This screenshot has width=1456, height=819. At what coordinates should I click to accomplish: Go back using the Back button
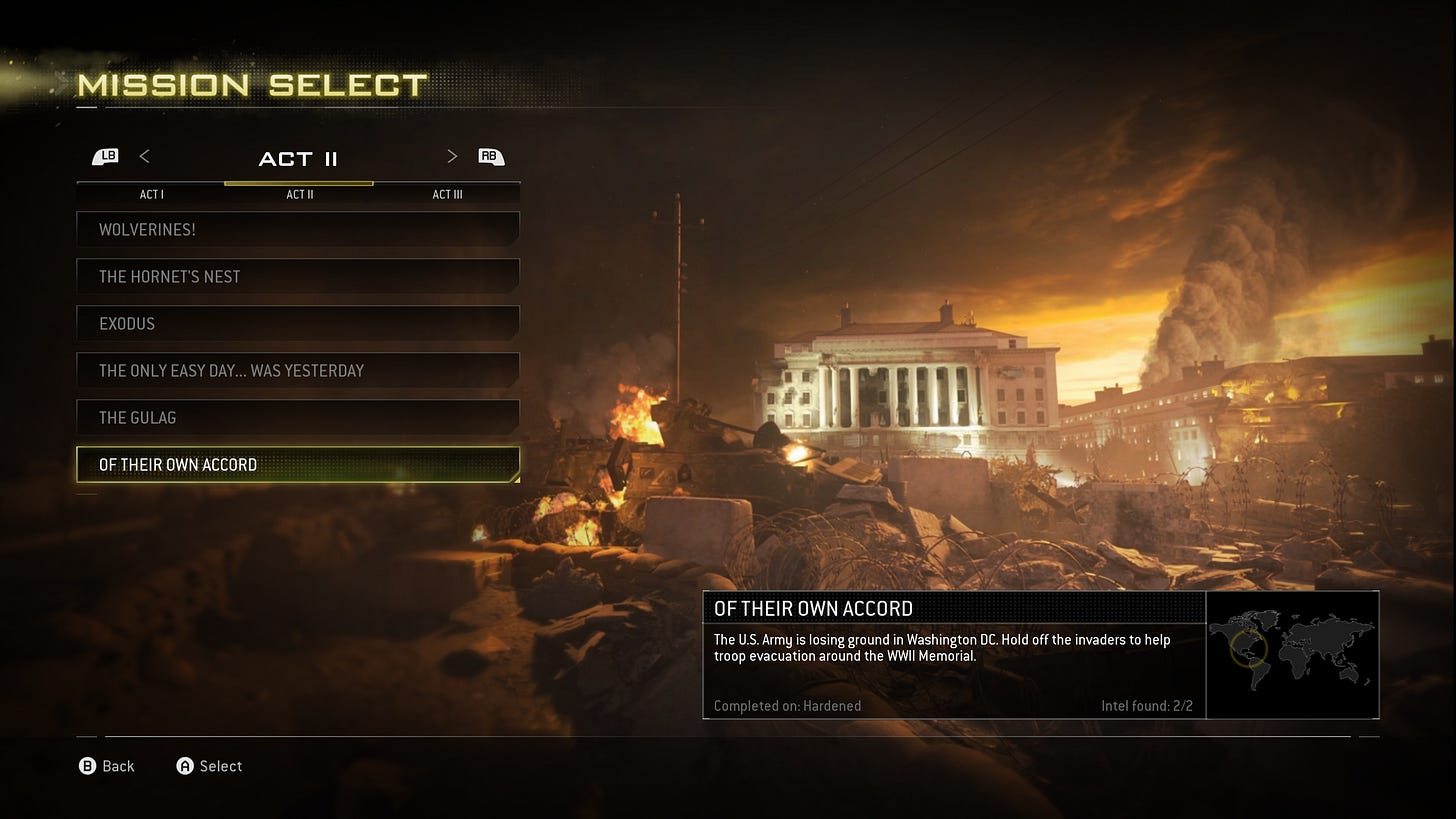107,766
